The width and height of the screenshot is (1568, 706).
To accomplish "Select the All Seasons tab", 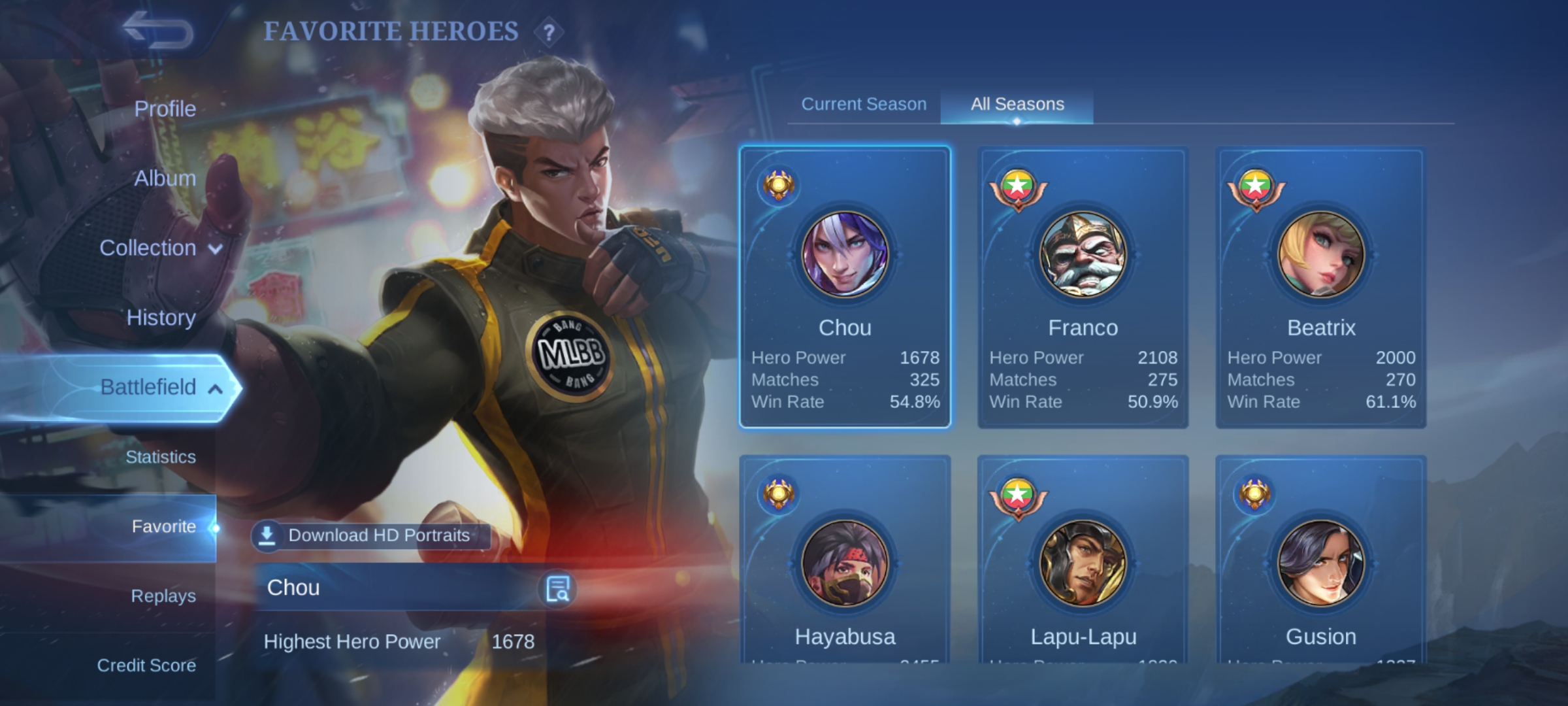I will click(x=1017, y=104).
